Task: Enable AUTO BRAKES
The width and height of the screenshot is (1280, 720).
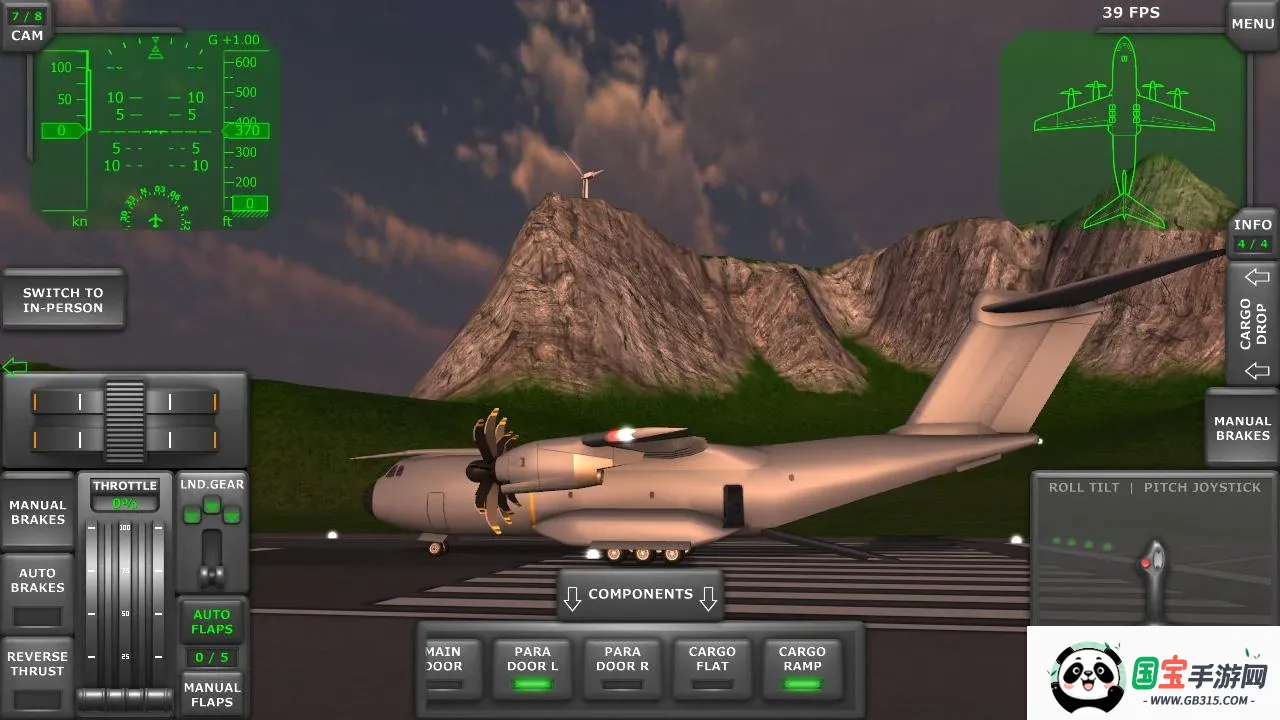Action: tap(38, 592)
